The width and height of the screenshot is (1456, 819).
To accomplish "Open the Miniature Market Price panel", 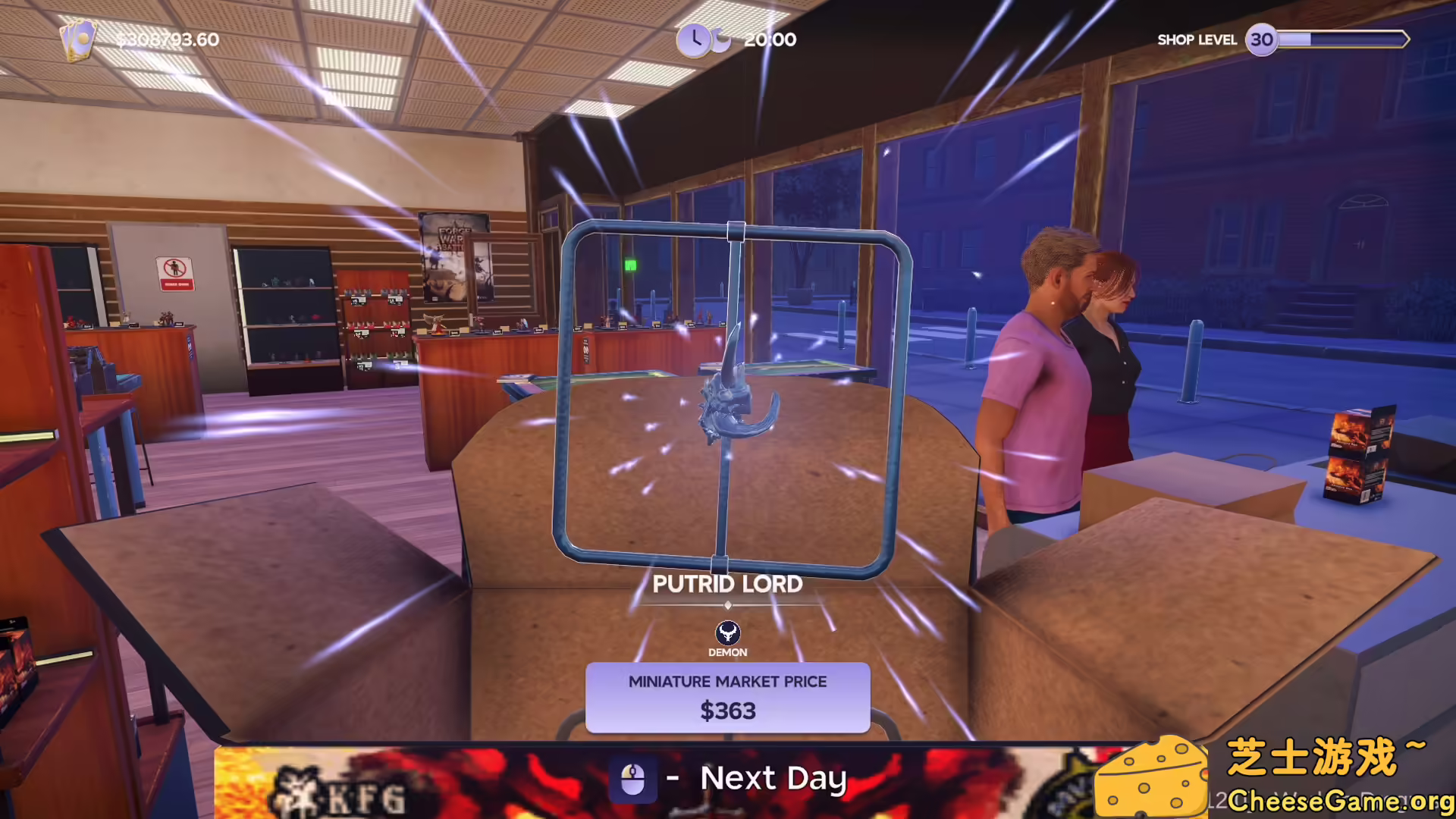I will 727,698.
